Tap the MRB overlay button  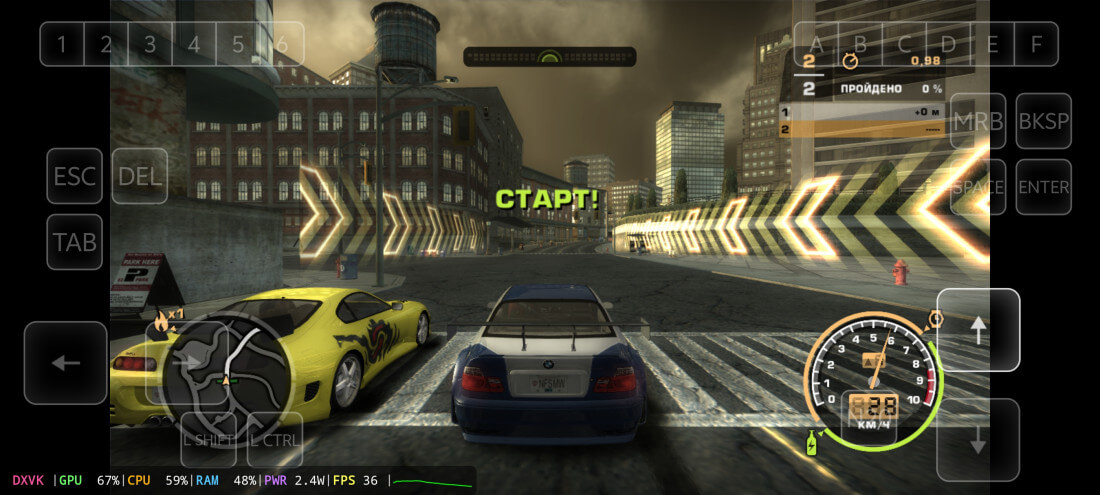click(x=978, y=121)
